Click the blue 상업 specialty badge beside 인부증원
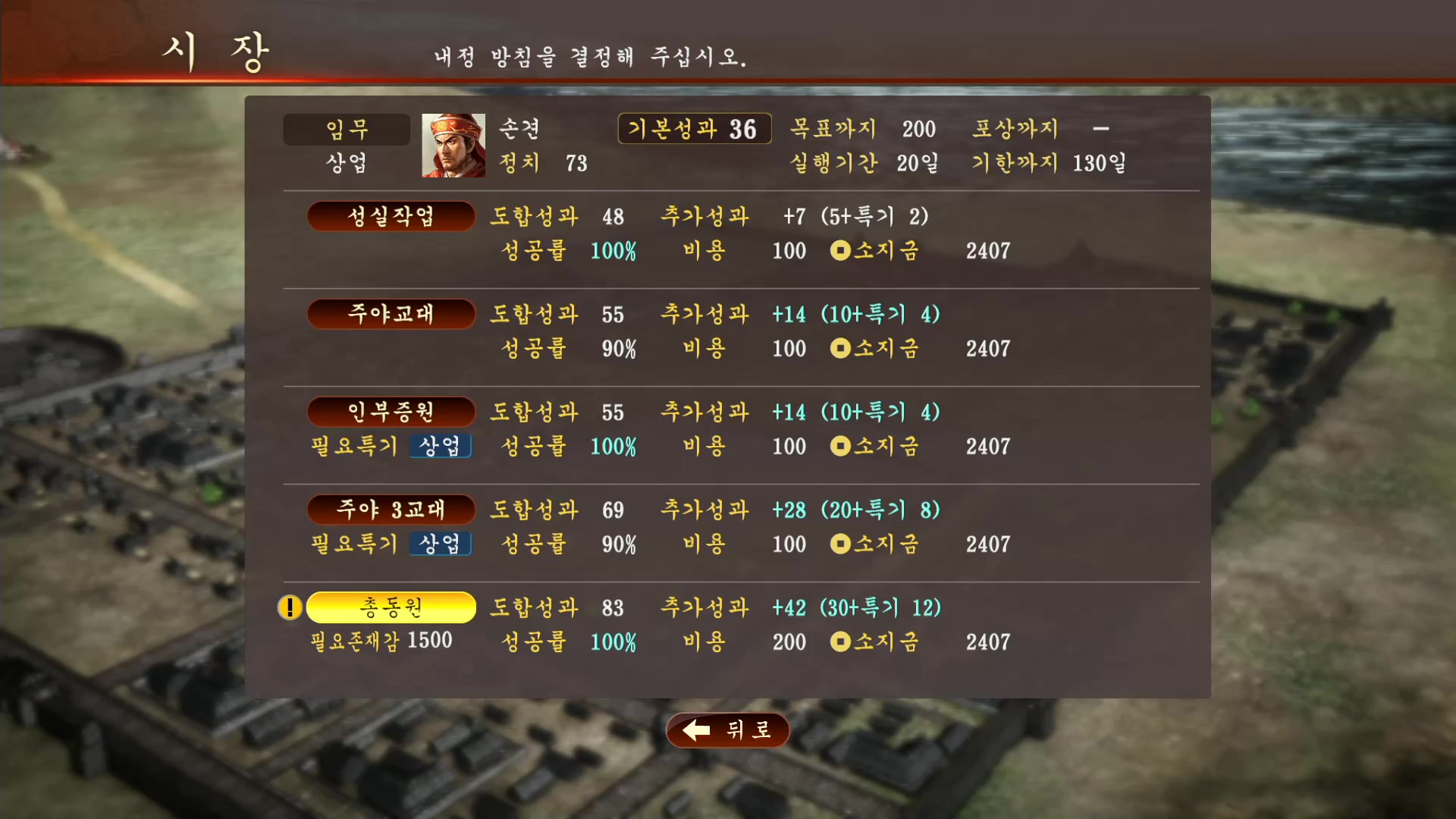Screen dimensions: 1456x819 click(x=441, y=446)
